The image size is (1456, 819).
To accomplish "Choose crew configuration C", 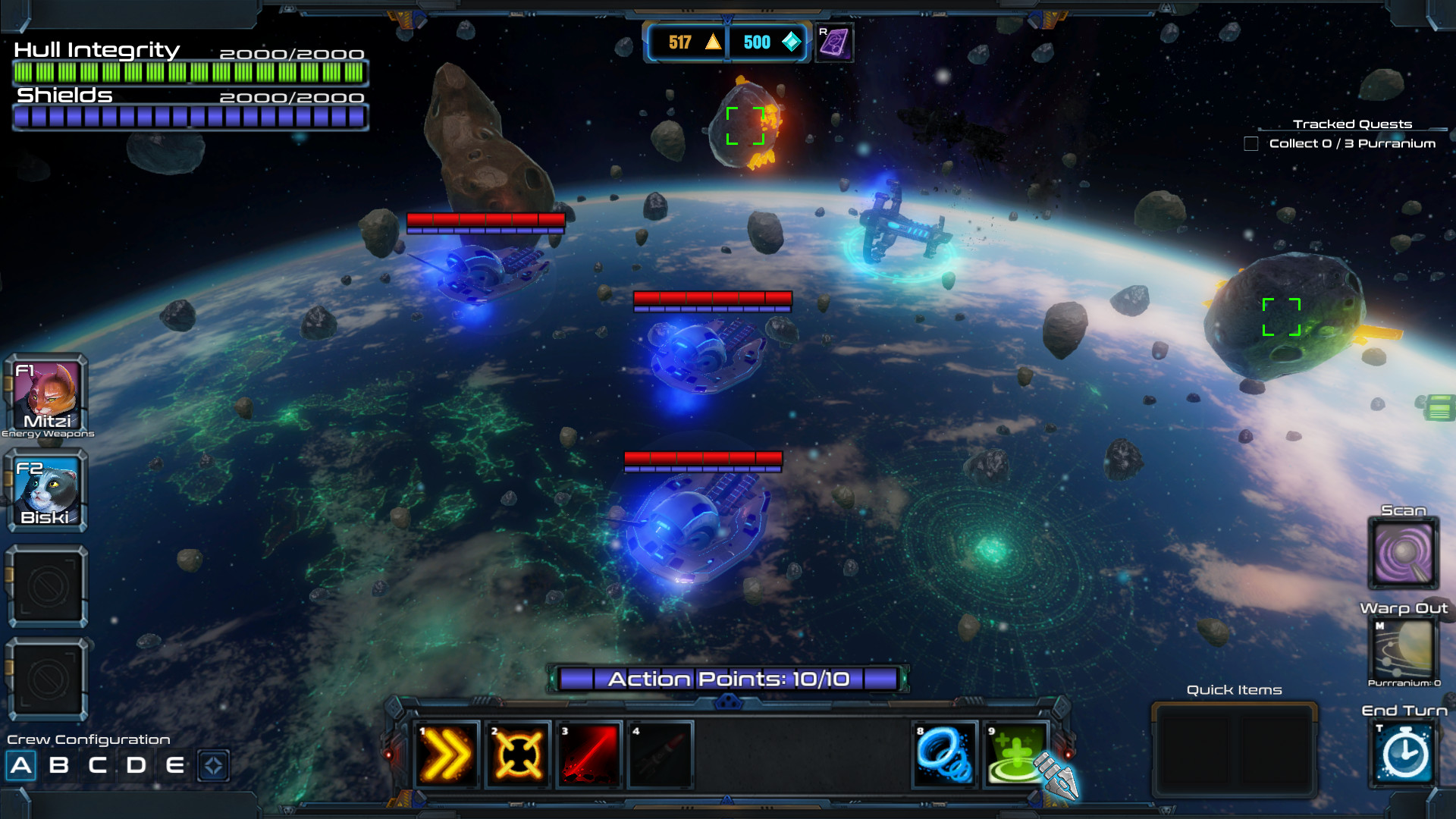I will coord(97,765).
